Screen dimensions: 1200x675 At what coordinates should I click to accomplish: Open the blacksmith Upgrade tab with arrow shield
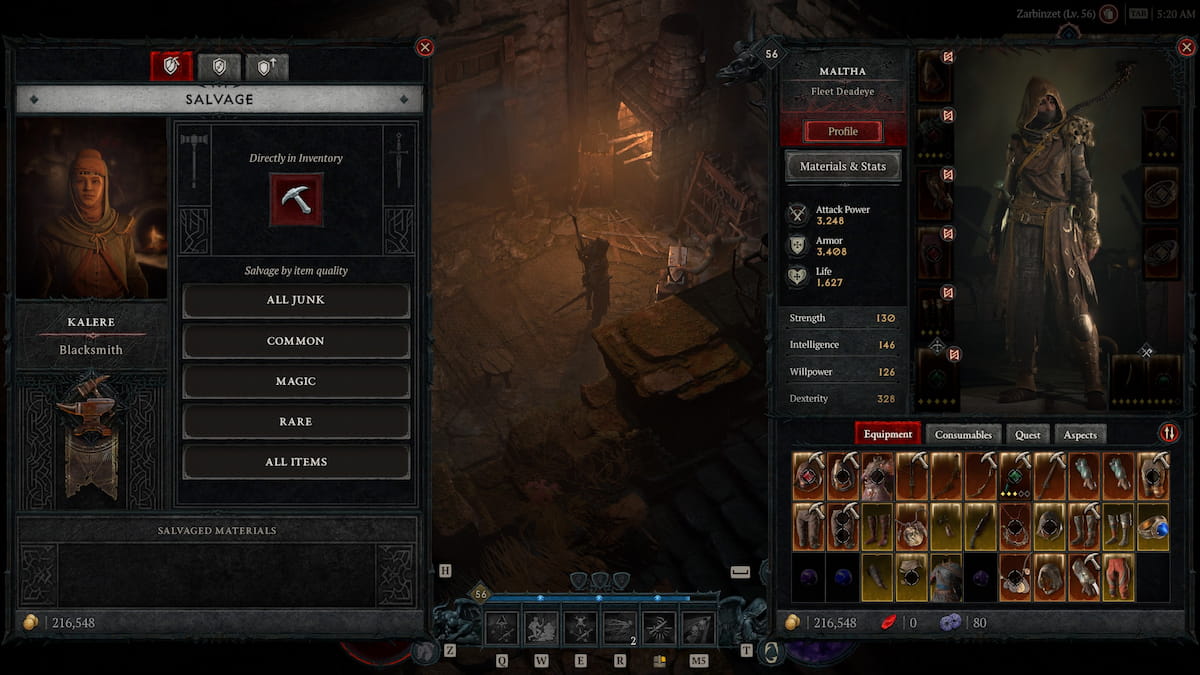click(266, 67)
